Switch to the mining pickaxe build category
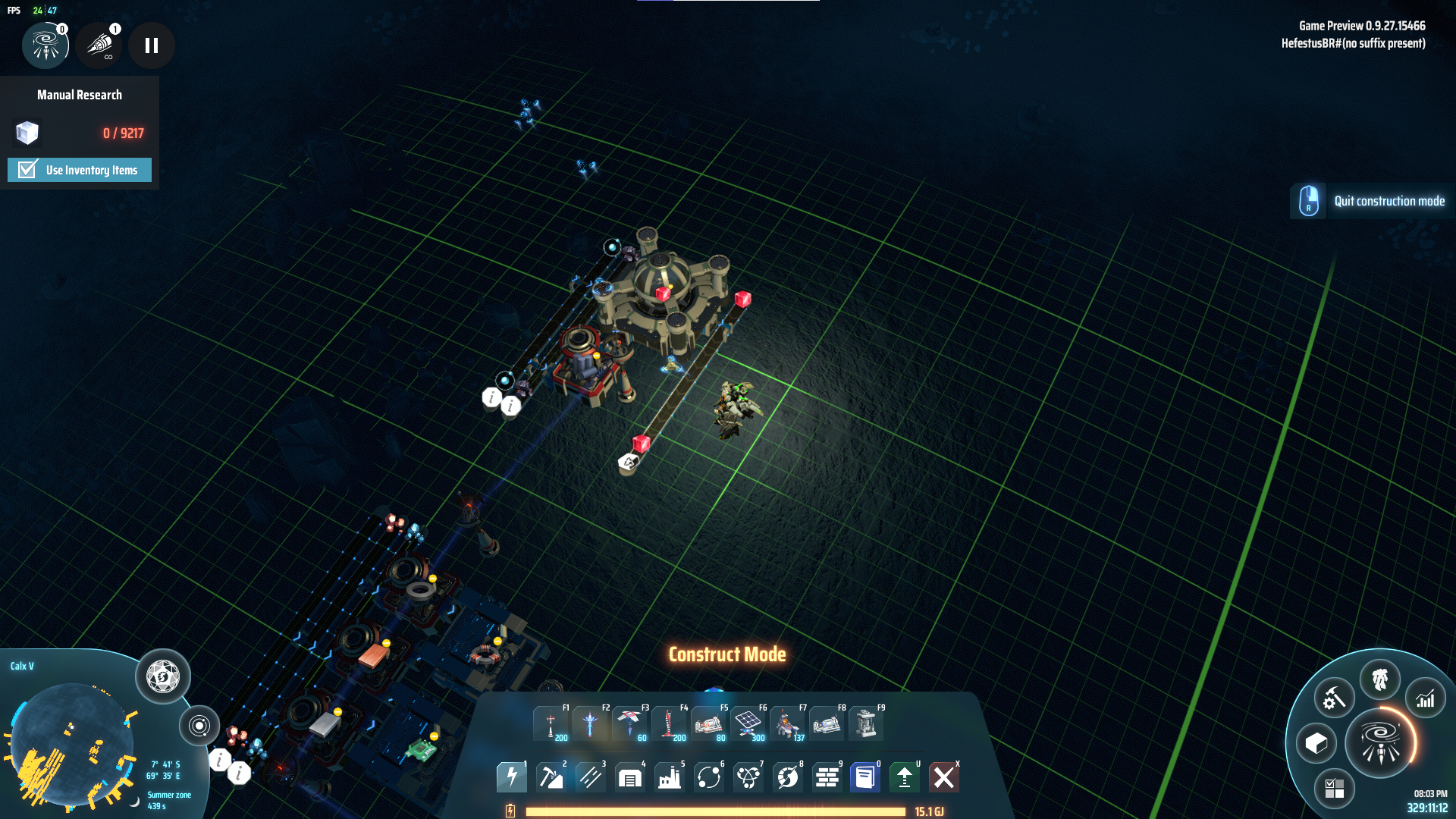This screenshot has width=1456, height=819. (x=551, y=777)
